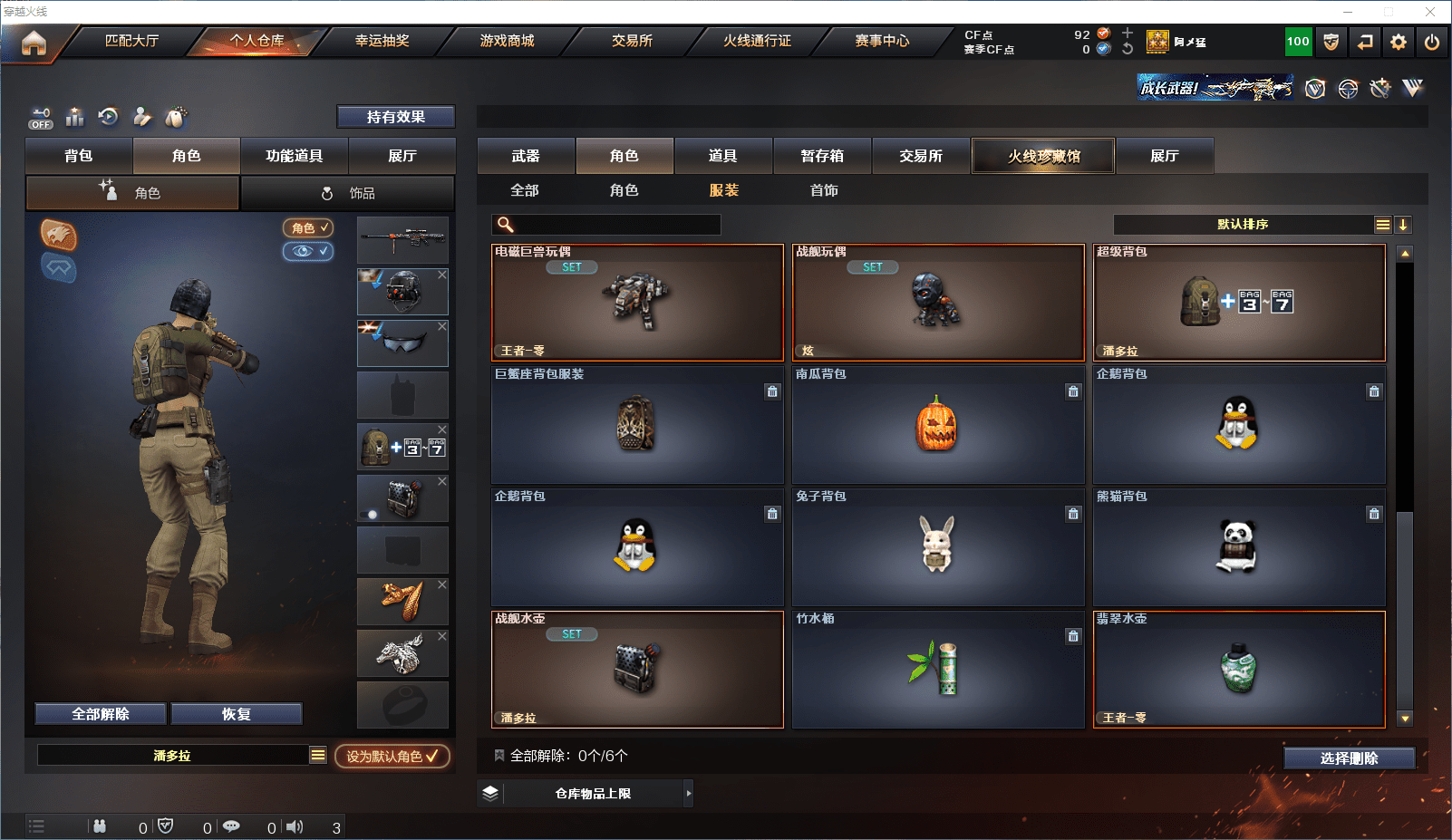Select the 兔子背包 rabbit backpack item

click(937, 546)
